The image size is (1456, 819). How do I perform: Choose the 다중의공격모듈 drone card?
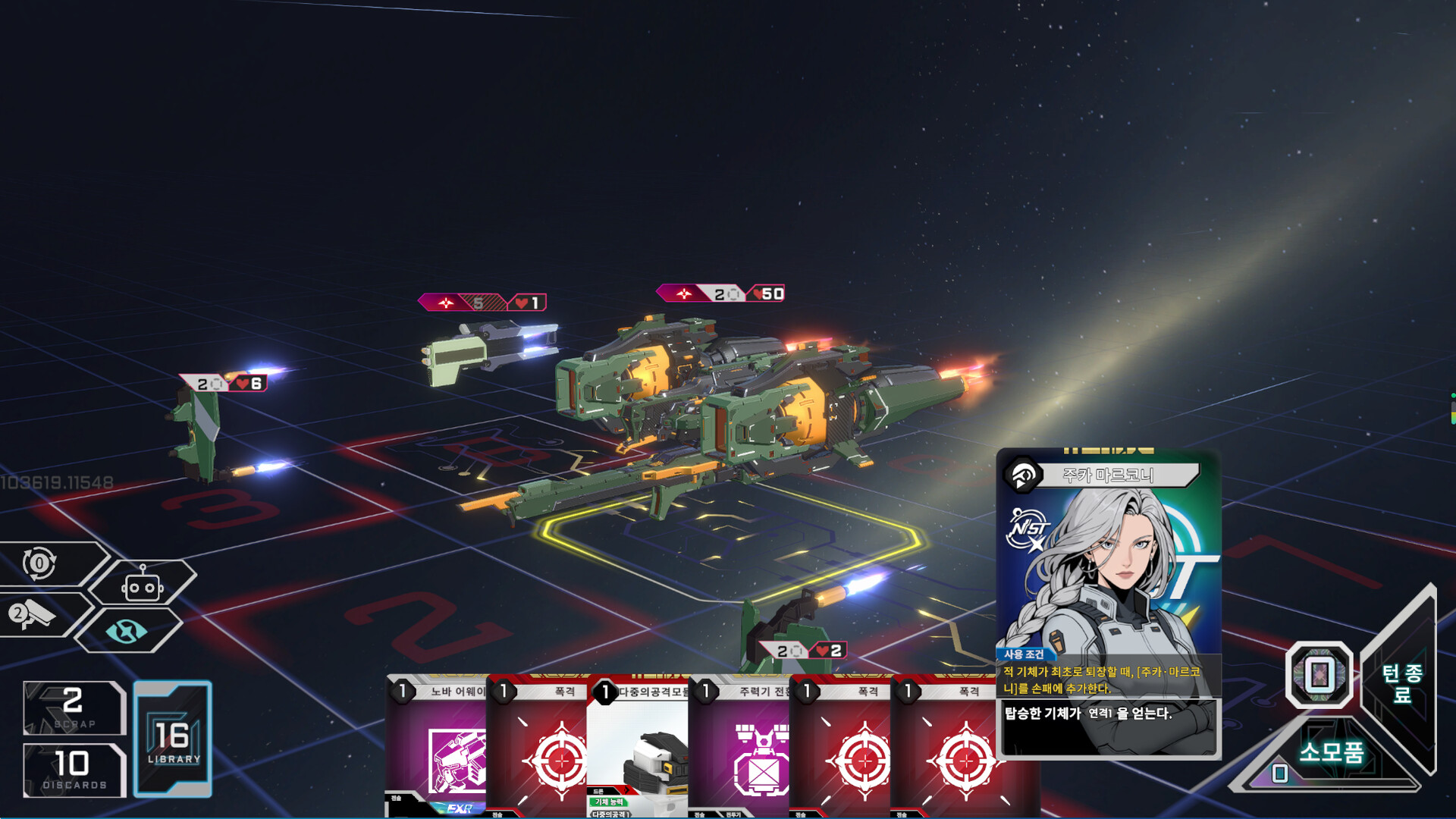(x=639, y=747)
